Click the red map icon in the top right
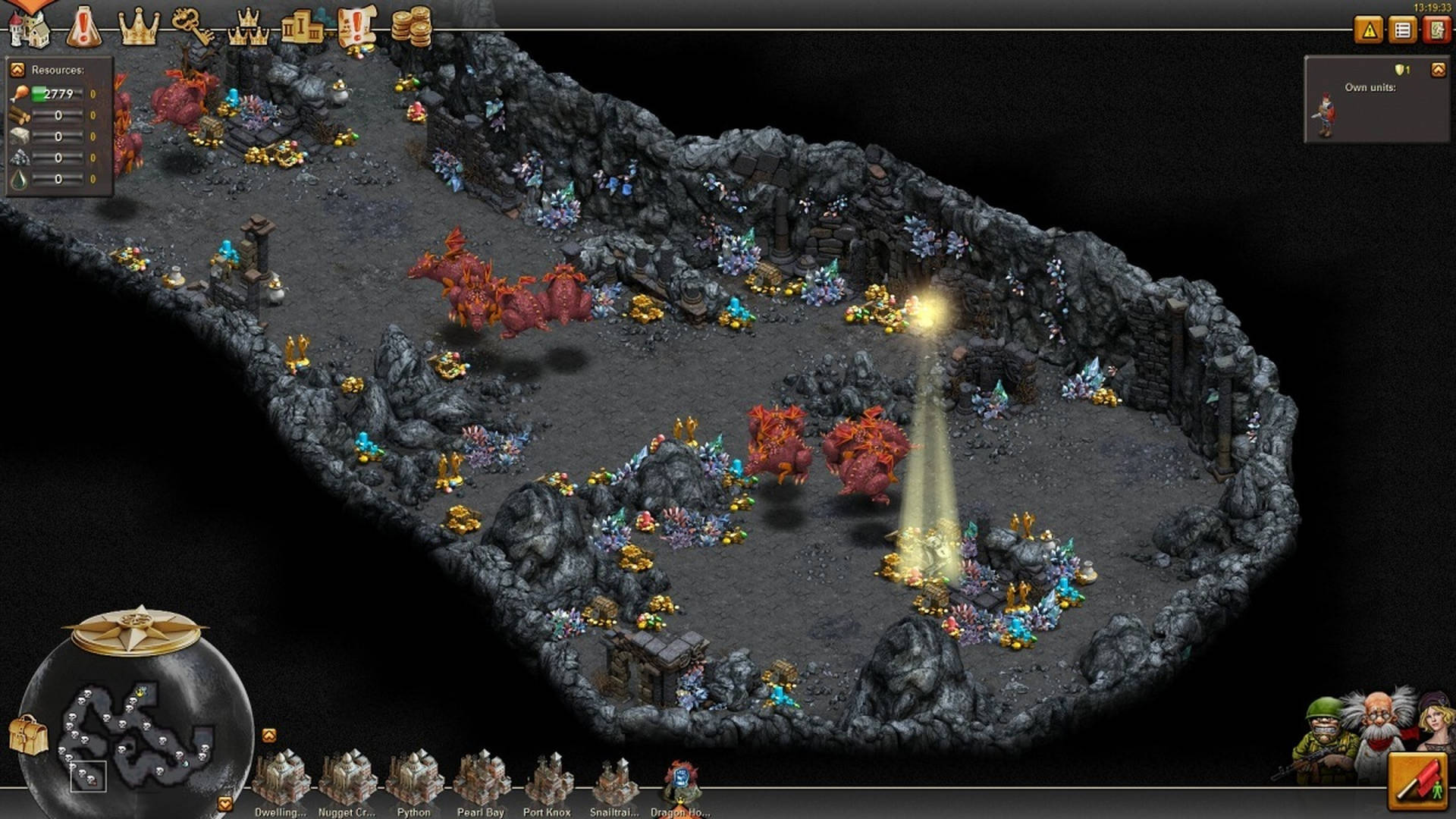The height and width of the screenshot is (819, 1456). coord(1435,30)
